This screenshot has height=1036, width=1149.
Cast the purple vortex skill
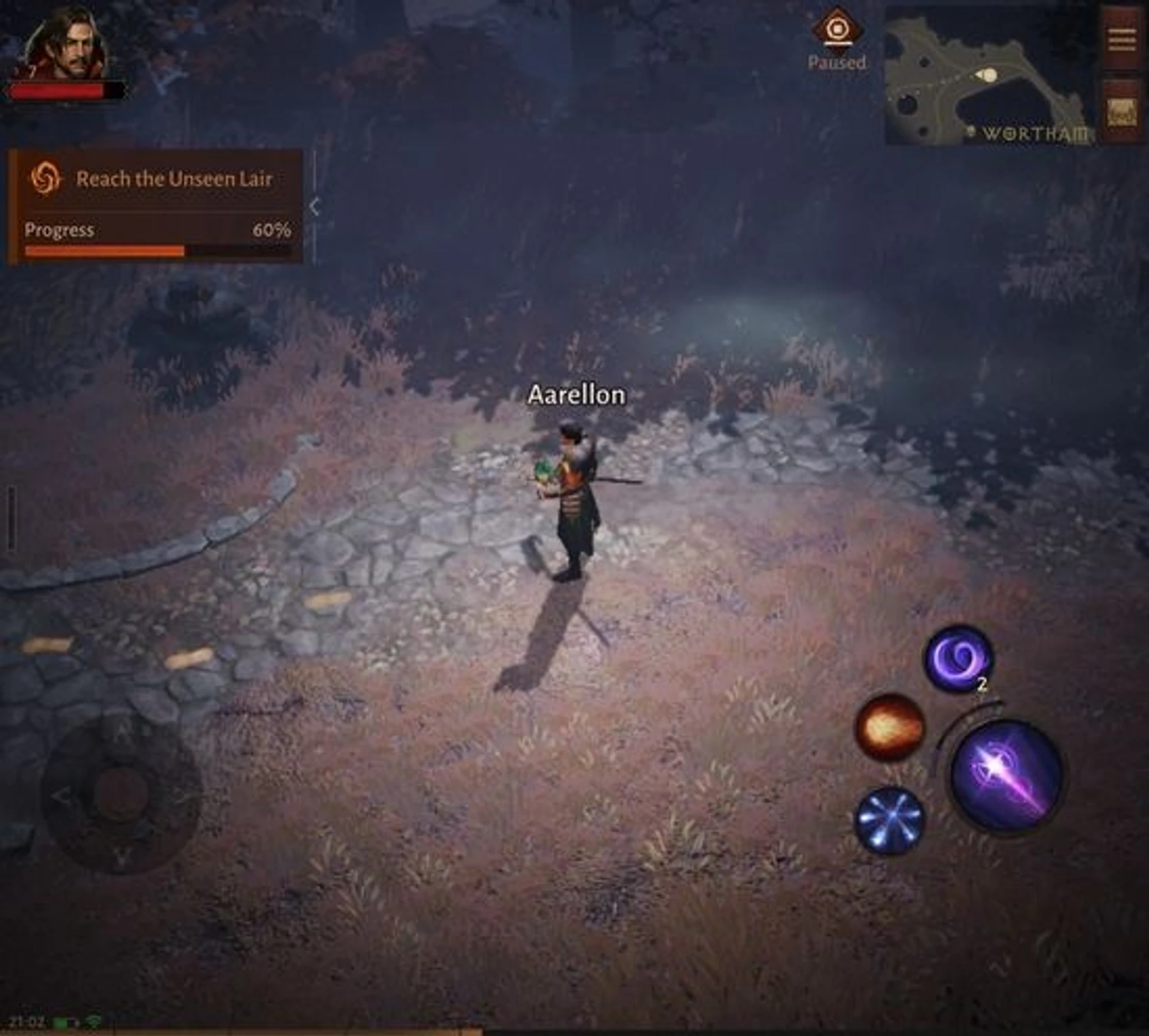point(959,658)
